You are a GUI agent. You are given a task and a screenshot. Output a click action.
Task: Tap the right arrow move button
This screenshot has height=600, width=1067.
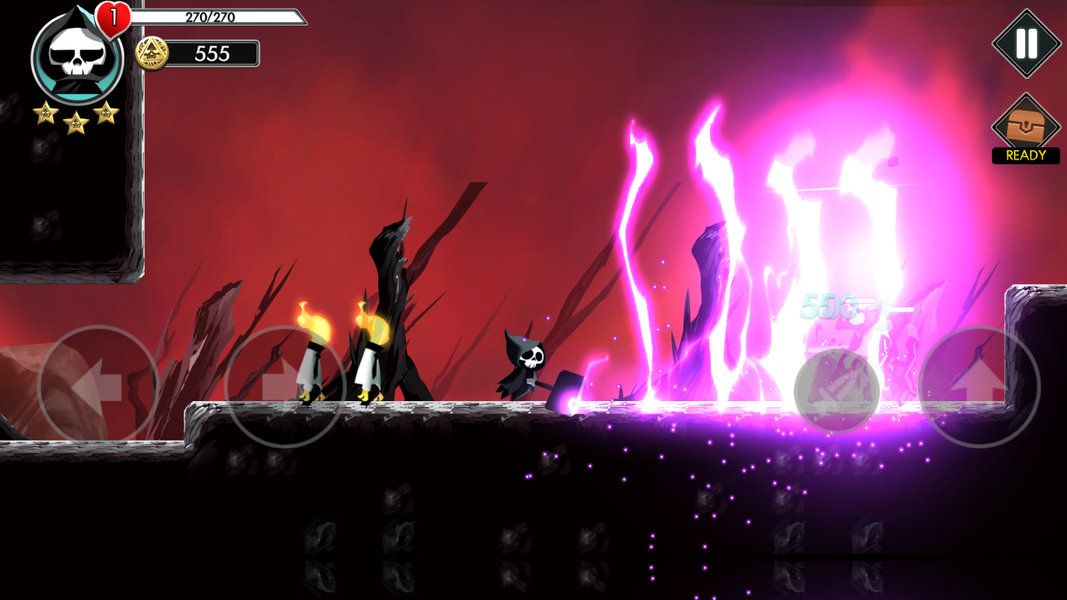[x=284, y=386]
